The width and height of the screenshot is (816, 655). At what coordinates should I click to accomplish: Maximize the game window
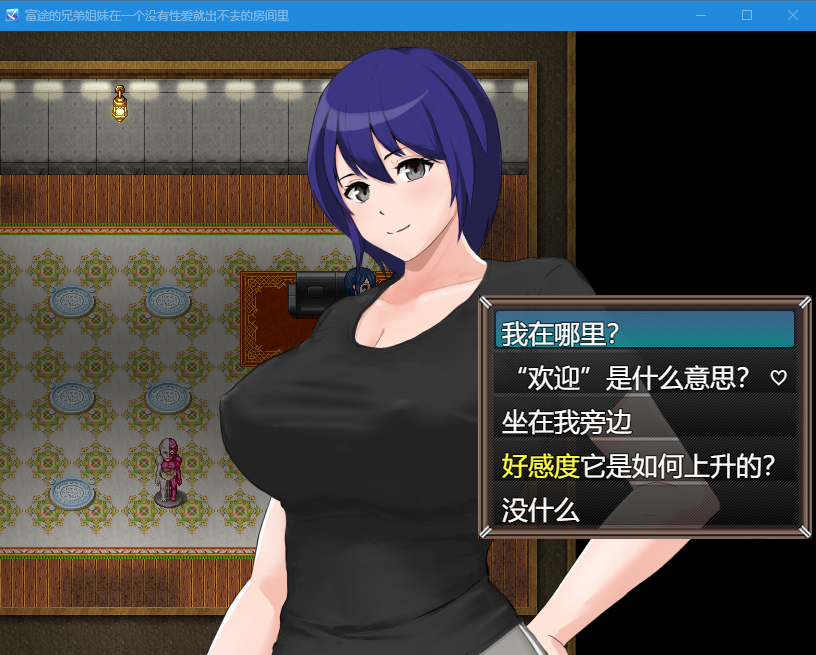746,15
